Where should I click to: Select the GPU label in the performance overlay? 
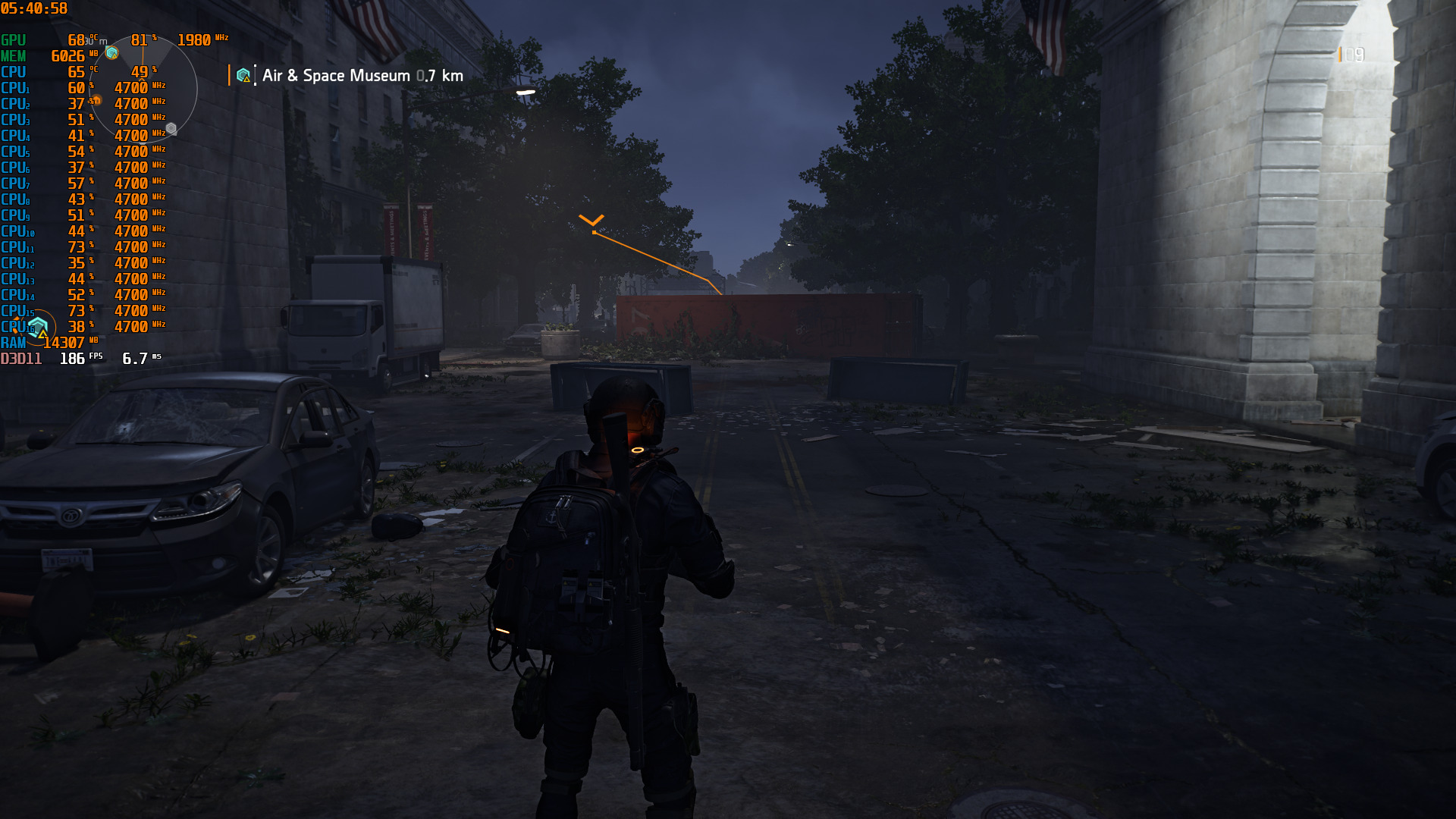pyautogui.click(x=15, y=39)
